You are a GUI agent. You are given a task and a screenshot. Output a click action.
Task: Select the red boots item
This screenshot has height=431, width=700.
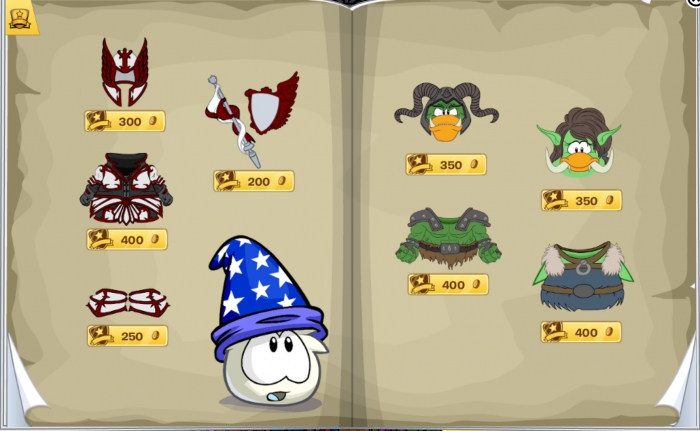(127, 301)
